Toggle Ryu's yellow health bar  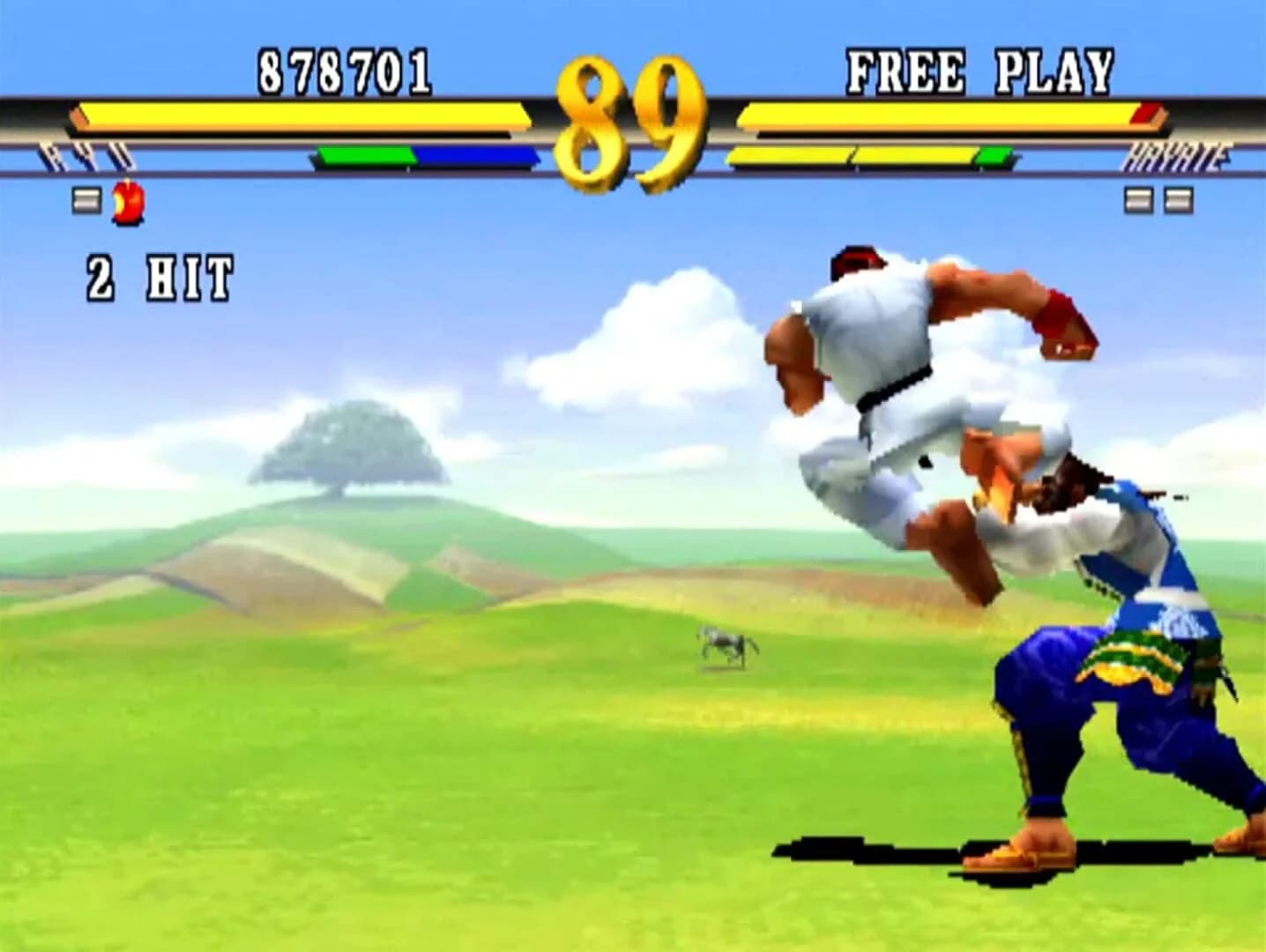click(300, 112)
